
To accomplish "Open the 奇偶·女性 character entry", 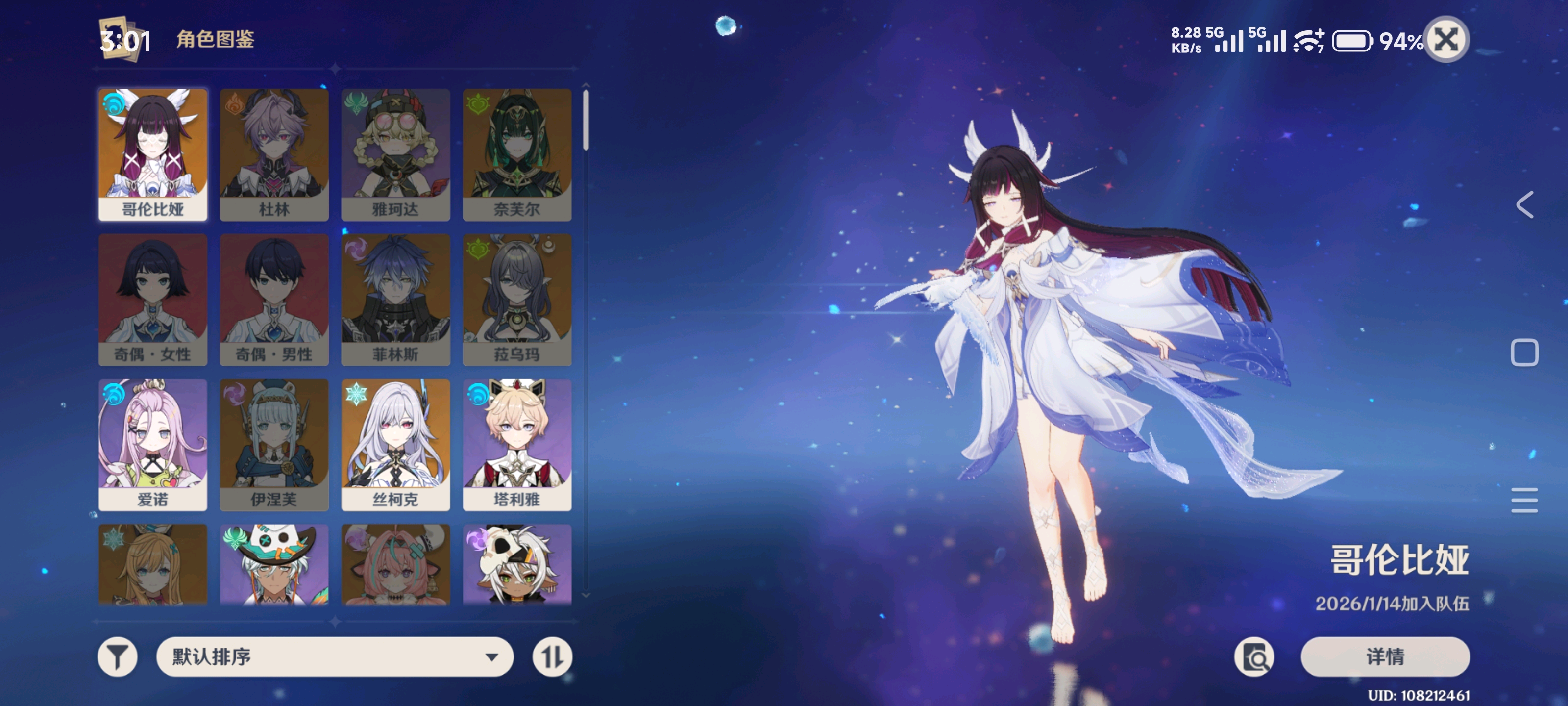I will tap(153, 299).
